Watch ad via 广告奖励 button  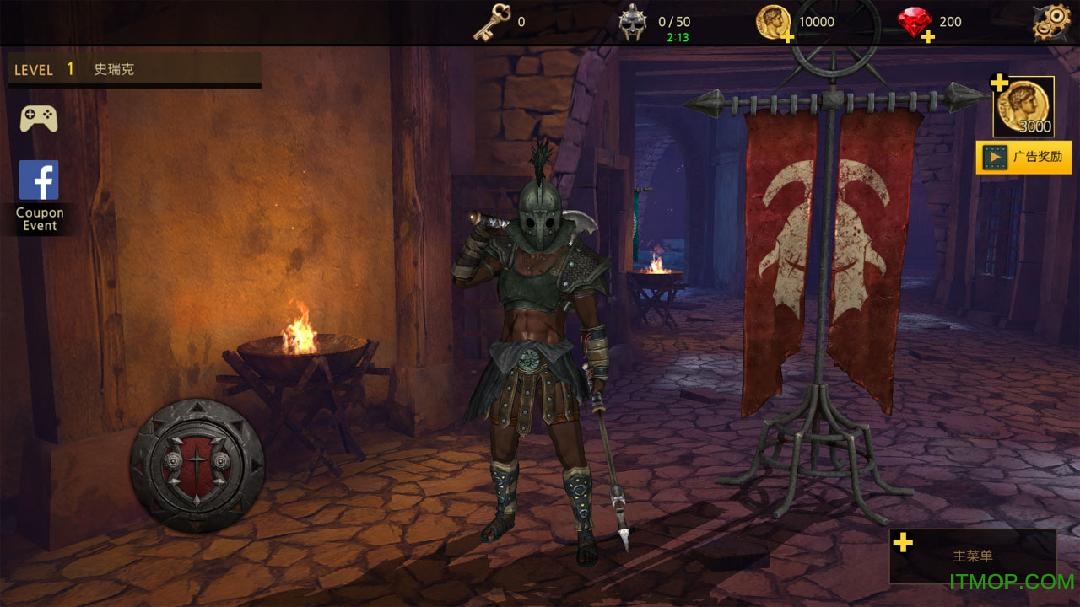(1023, 157)
